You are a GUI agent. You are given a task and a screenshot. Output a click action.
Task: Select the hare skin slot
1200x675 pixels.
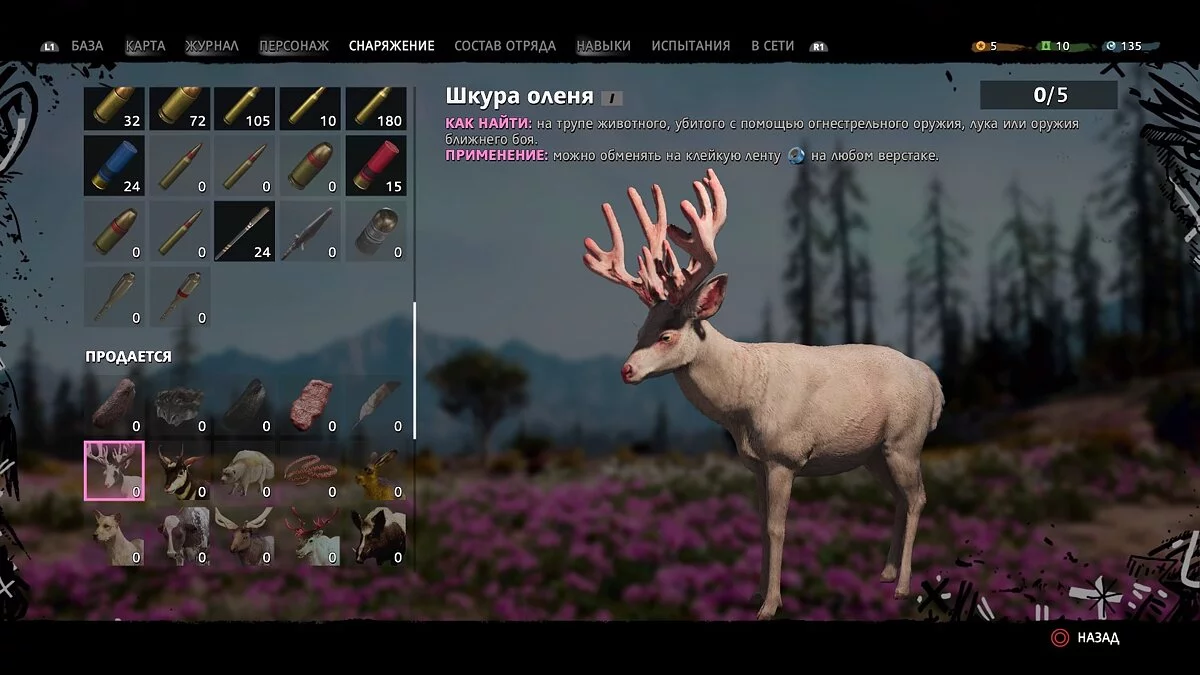click(x=376, y=470)
